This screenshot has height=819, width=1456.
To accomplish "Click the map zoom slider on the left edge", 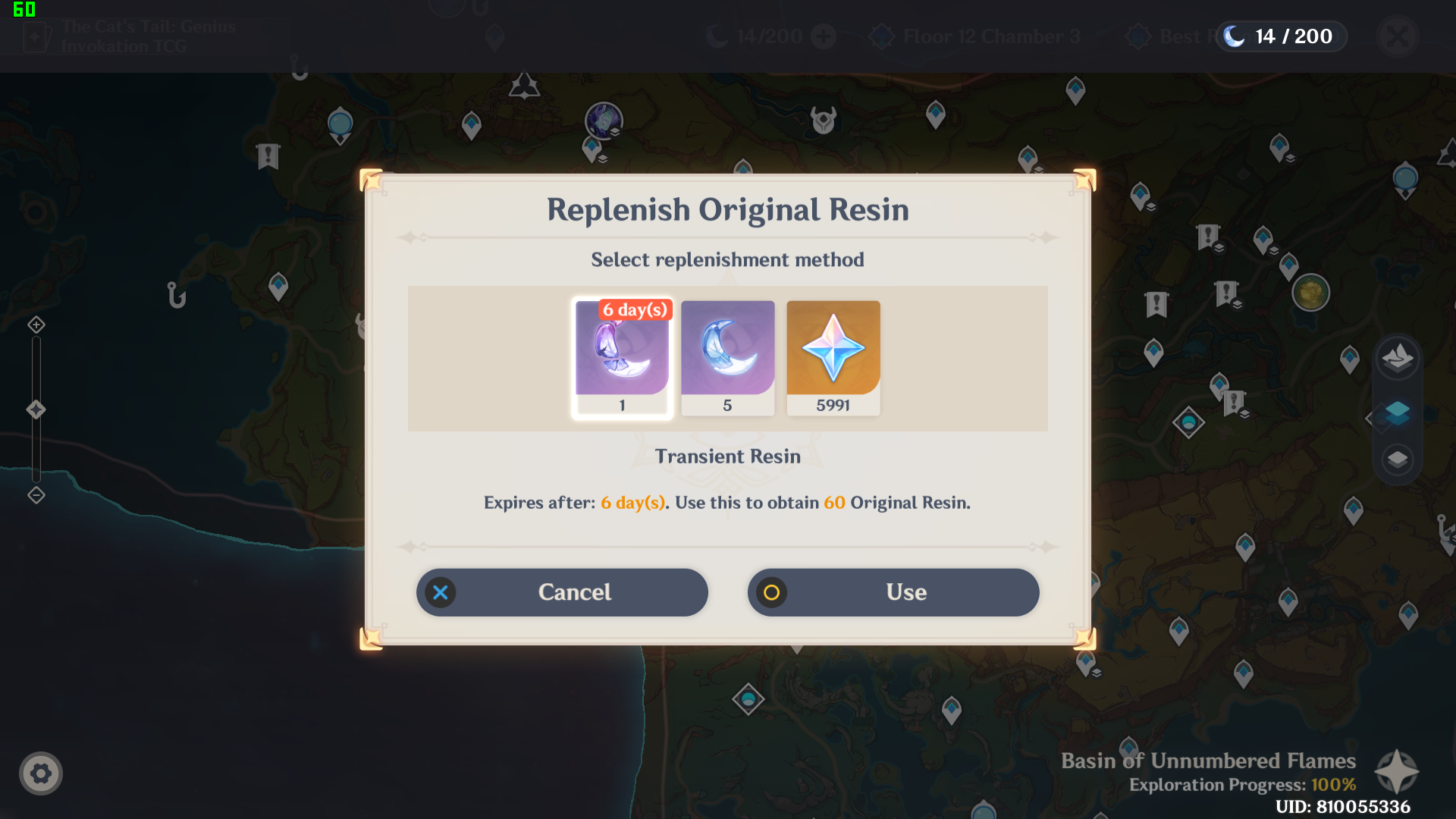I will (35, 409).
